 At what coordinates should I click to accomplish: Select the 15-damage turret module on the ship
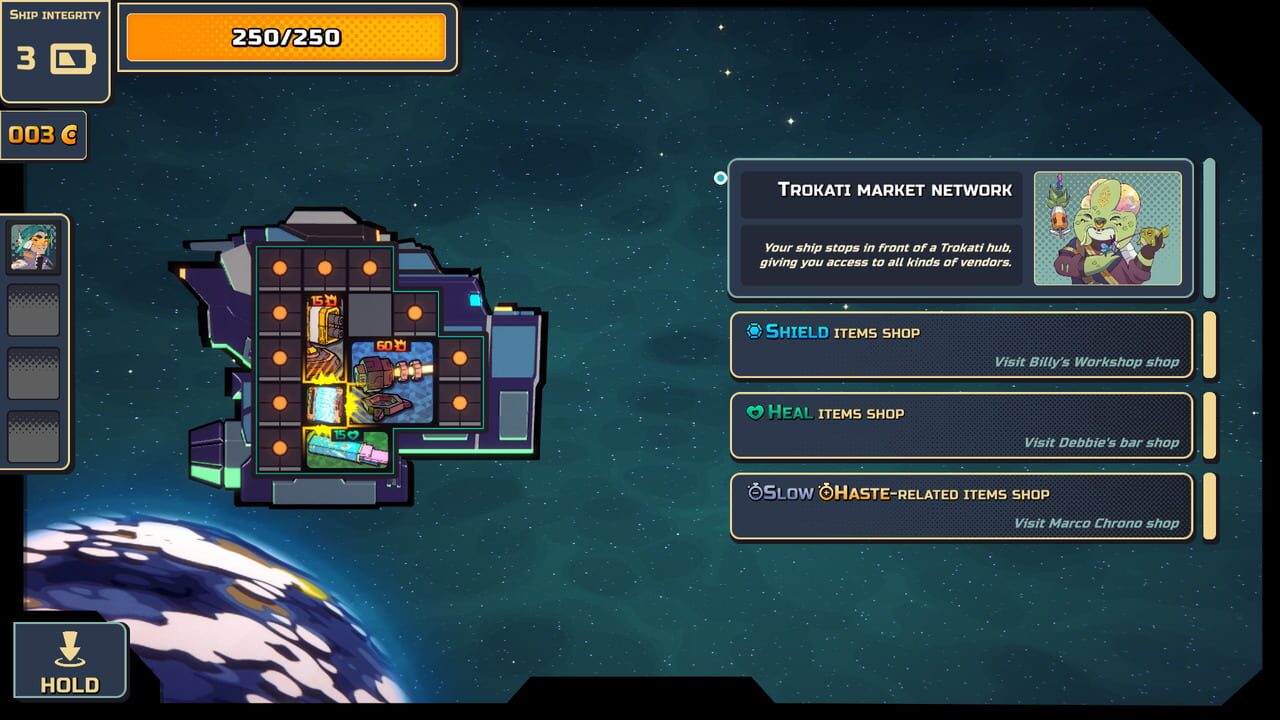click(x=324, y=337)
